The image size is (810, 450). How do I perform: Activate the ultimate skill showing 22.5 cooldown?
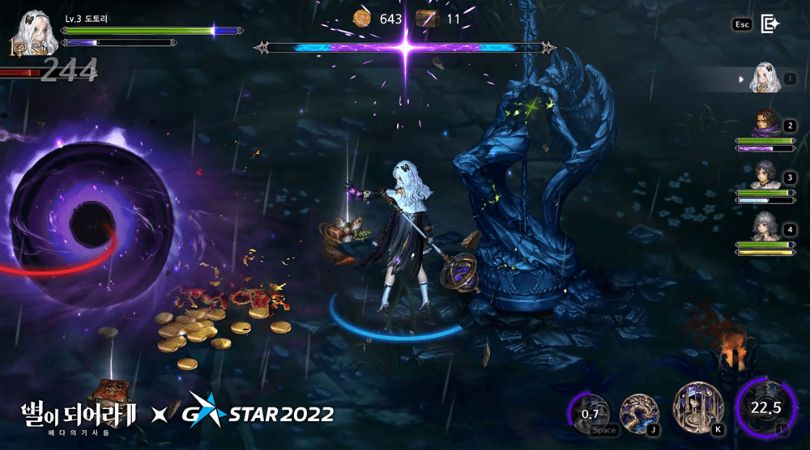point(764,408)
